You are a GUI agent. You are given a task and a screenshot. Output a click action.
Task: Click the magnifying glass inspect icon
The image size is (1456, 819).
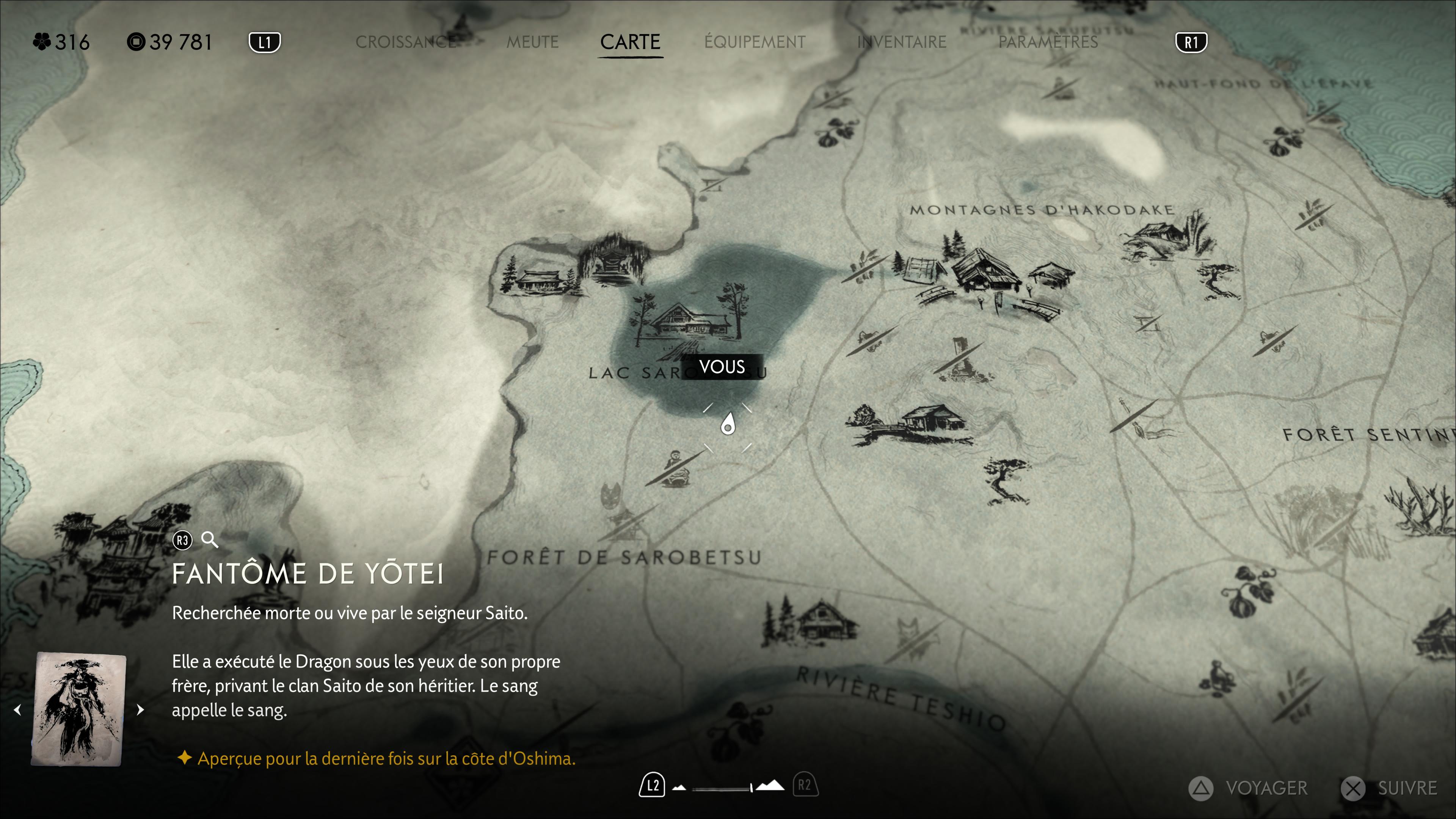[210, 540]
